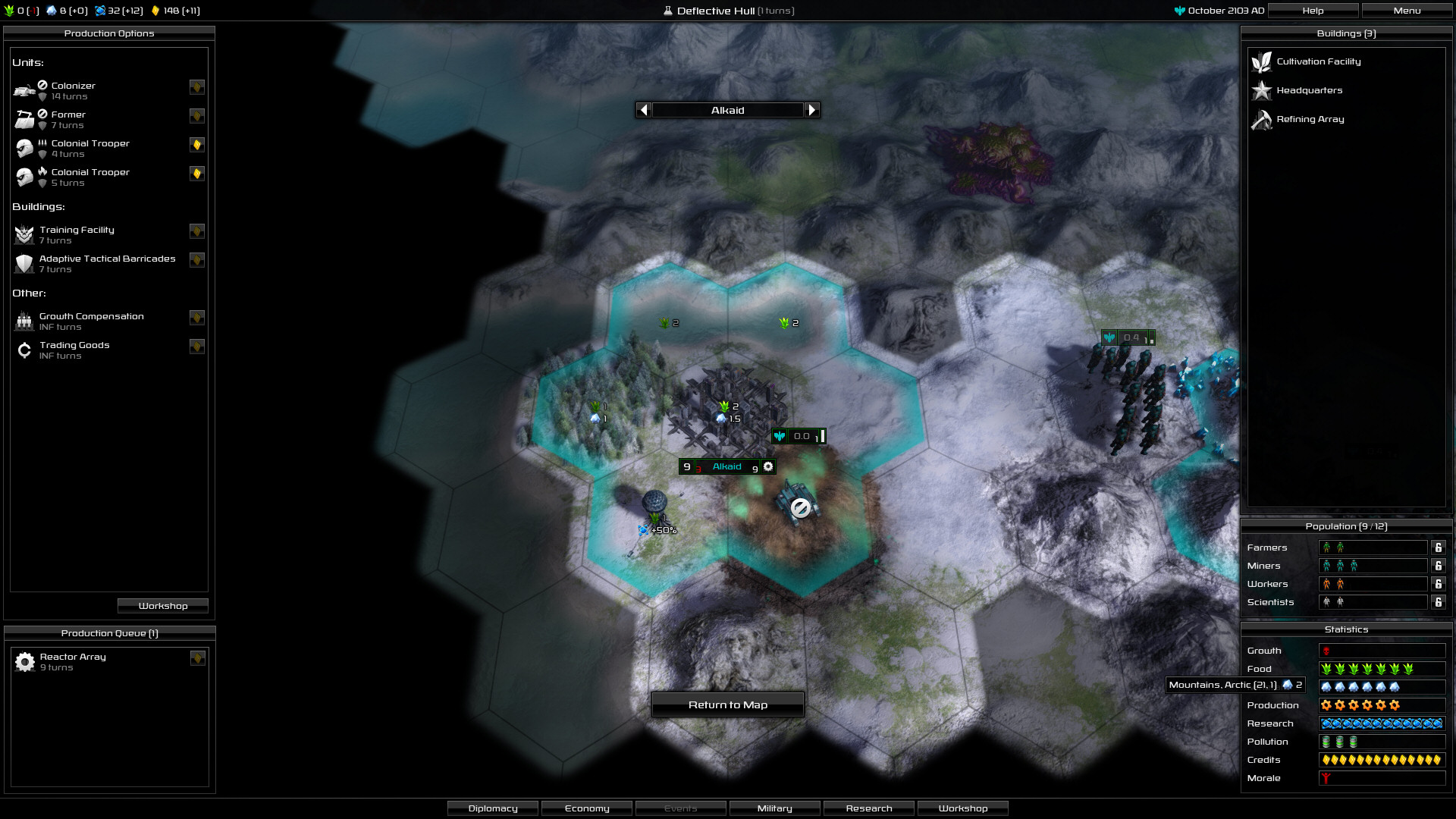Return to Map view
This screenshot has width=1456, height=819.
click(x=727, y=704)
